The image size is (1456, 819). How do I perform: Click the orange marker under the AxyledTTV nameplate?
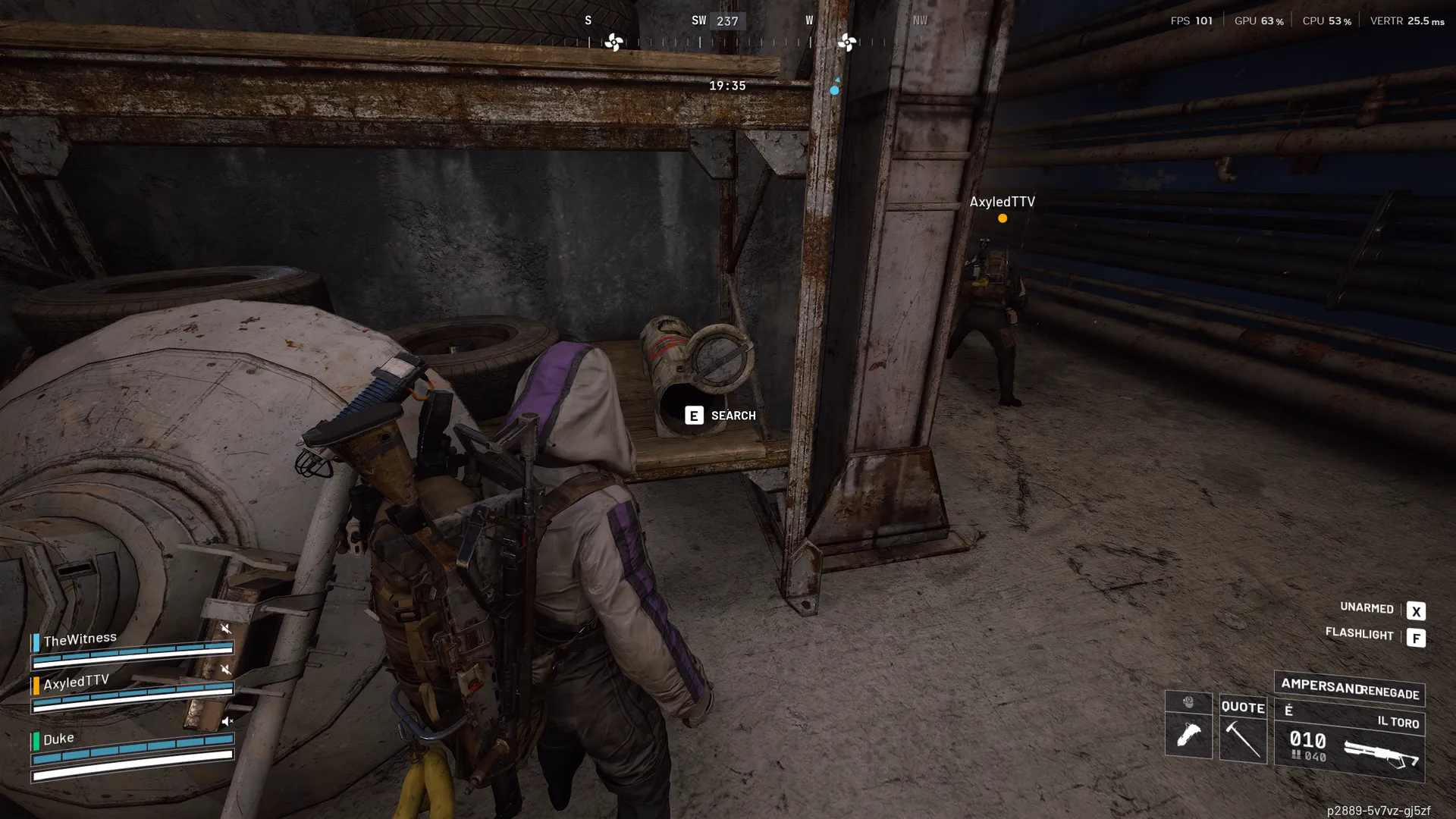1003,218
